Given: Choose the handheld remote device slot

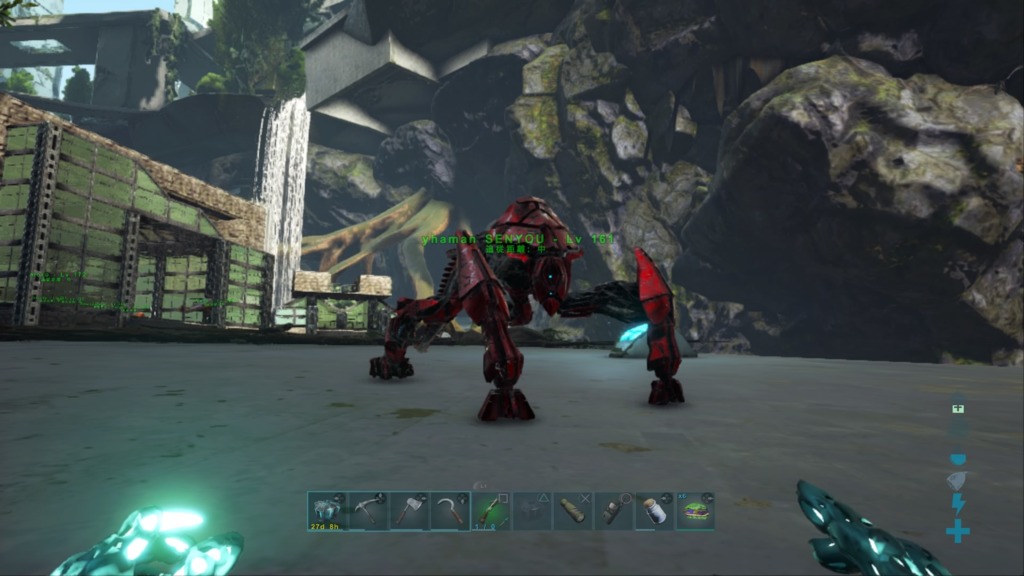Looking at the screenshot, I should point(614,511).
